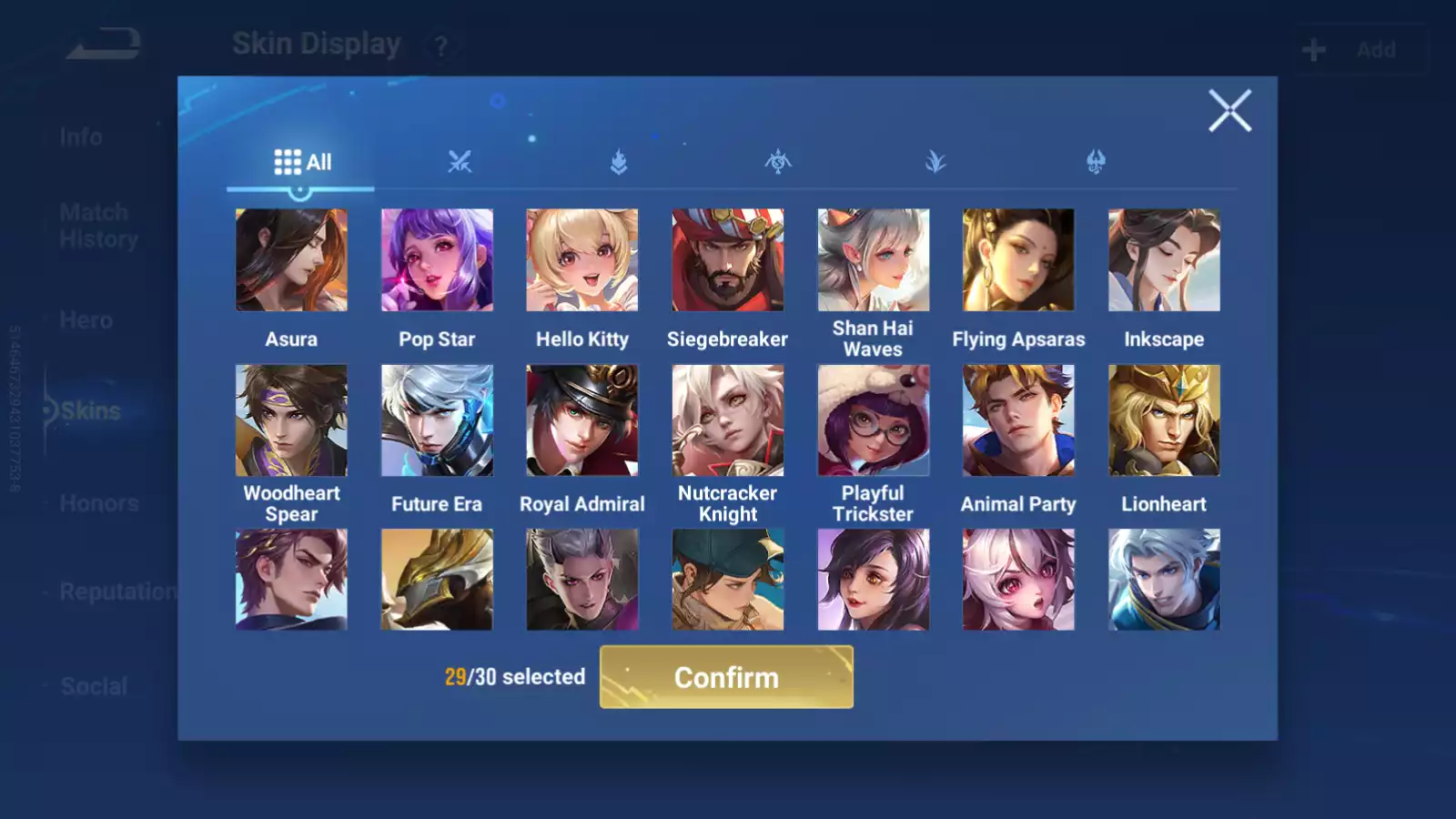1456x819 pixels.
Task: Close the skin selection popup
Action: [1229, 111]
